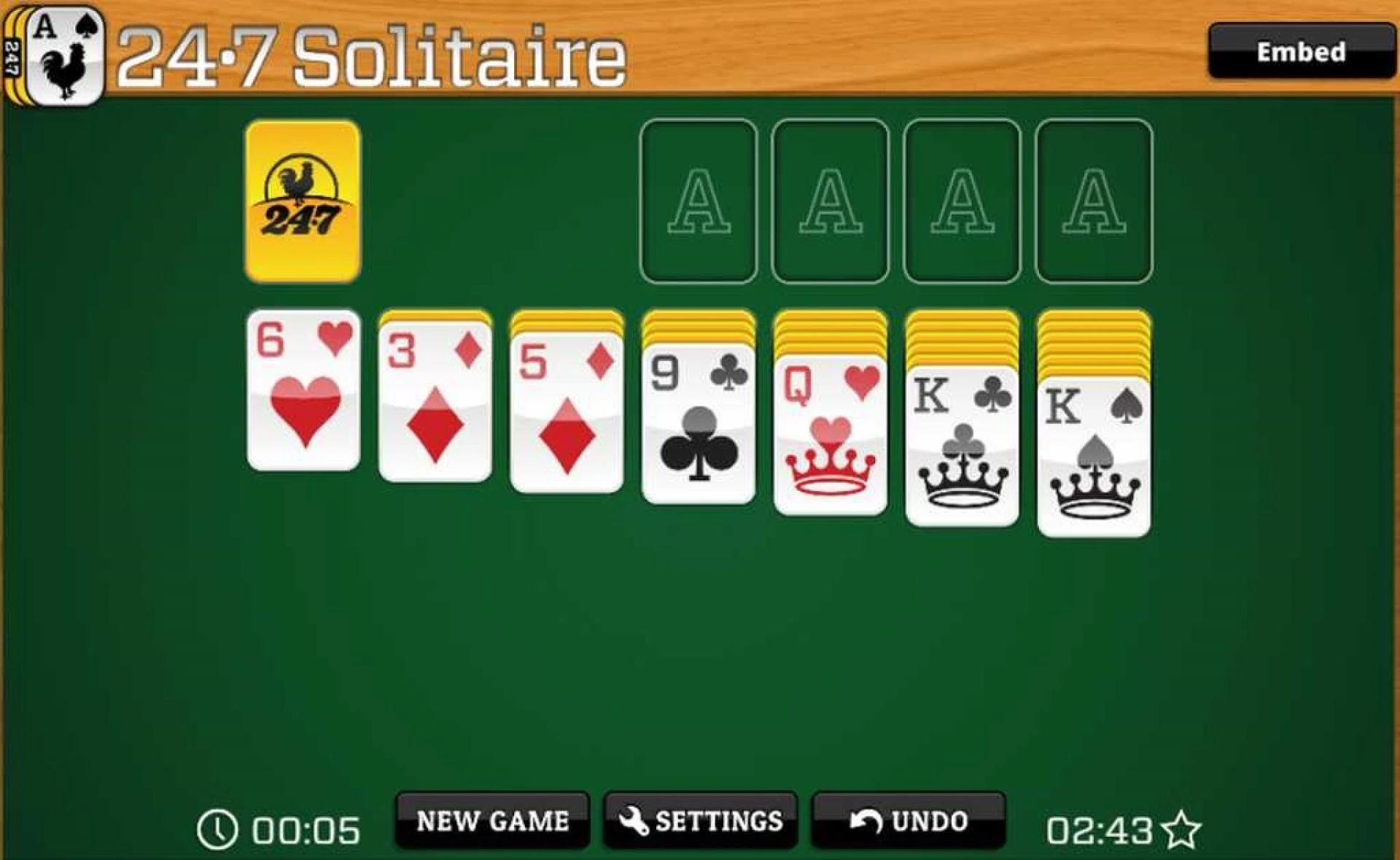
Task: Click the undo arrow icon
Action: click(x=867, y=821)
